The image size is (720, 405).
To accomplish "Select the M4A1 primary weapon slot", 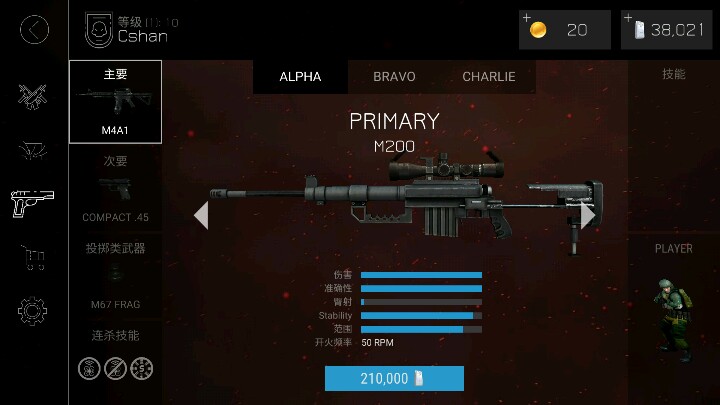I will click(115, 101).
